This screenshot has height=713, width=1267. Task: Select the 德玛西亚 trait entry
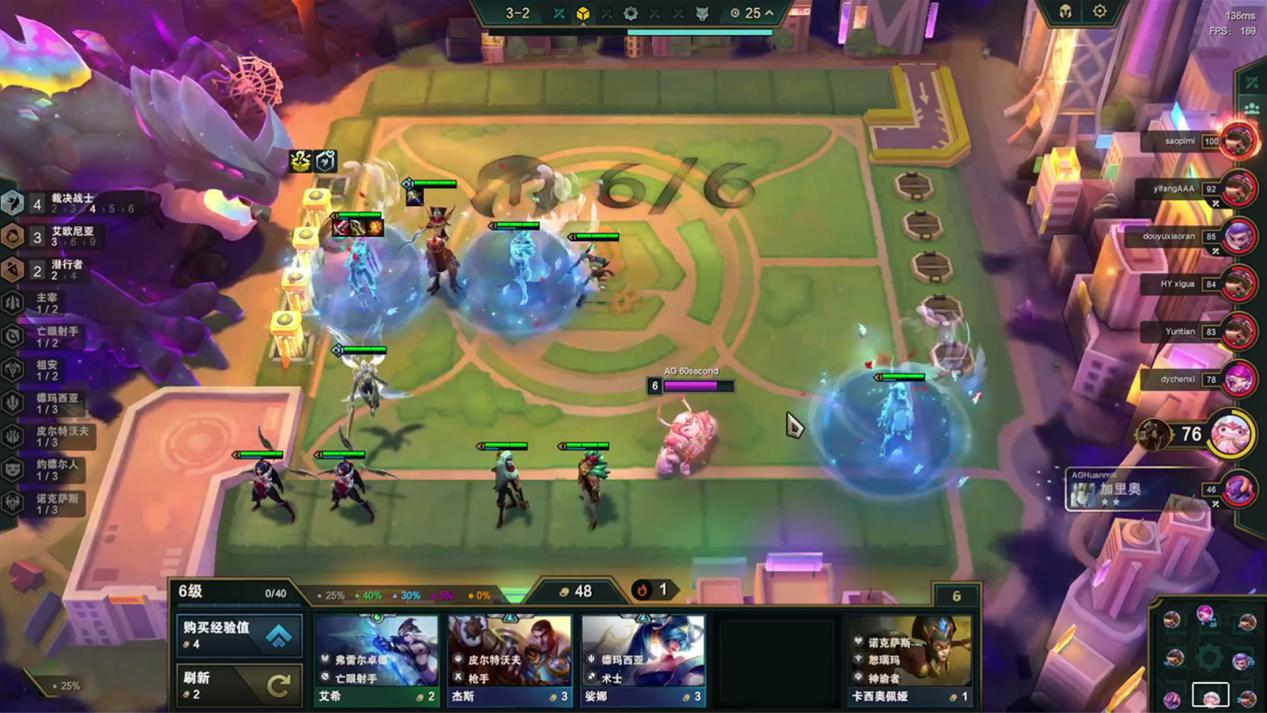[x=55, y=403]
